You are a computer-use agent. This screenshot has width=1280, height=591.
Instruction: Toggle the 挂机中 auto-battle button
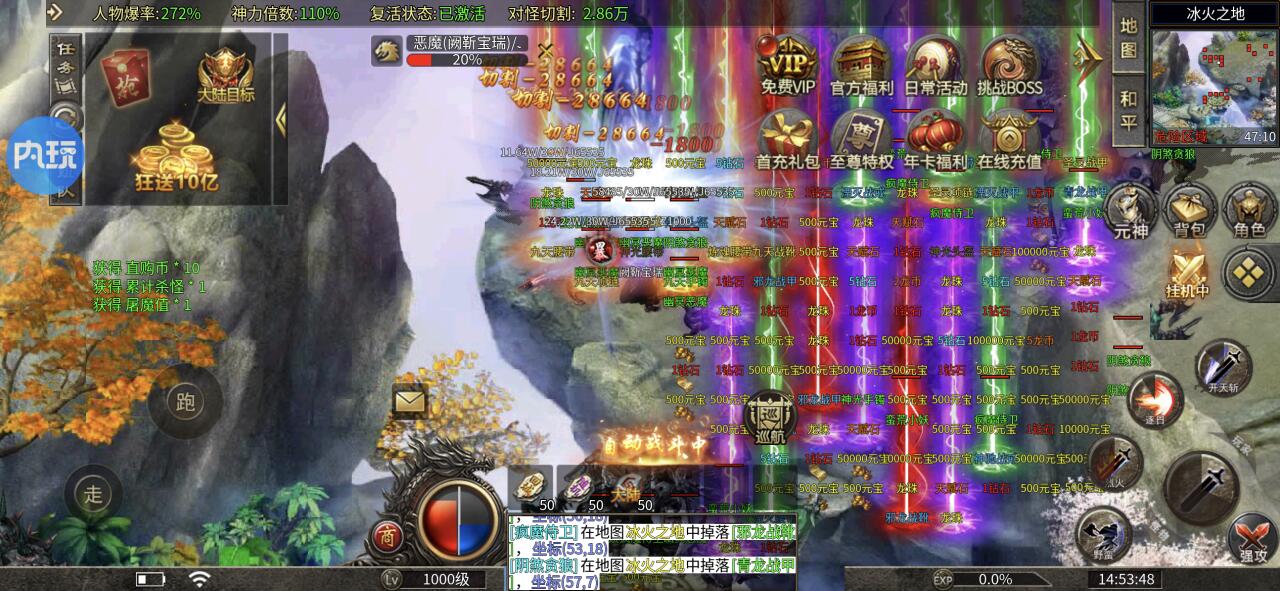pos(1190,272)
